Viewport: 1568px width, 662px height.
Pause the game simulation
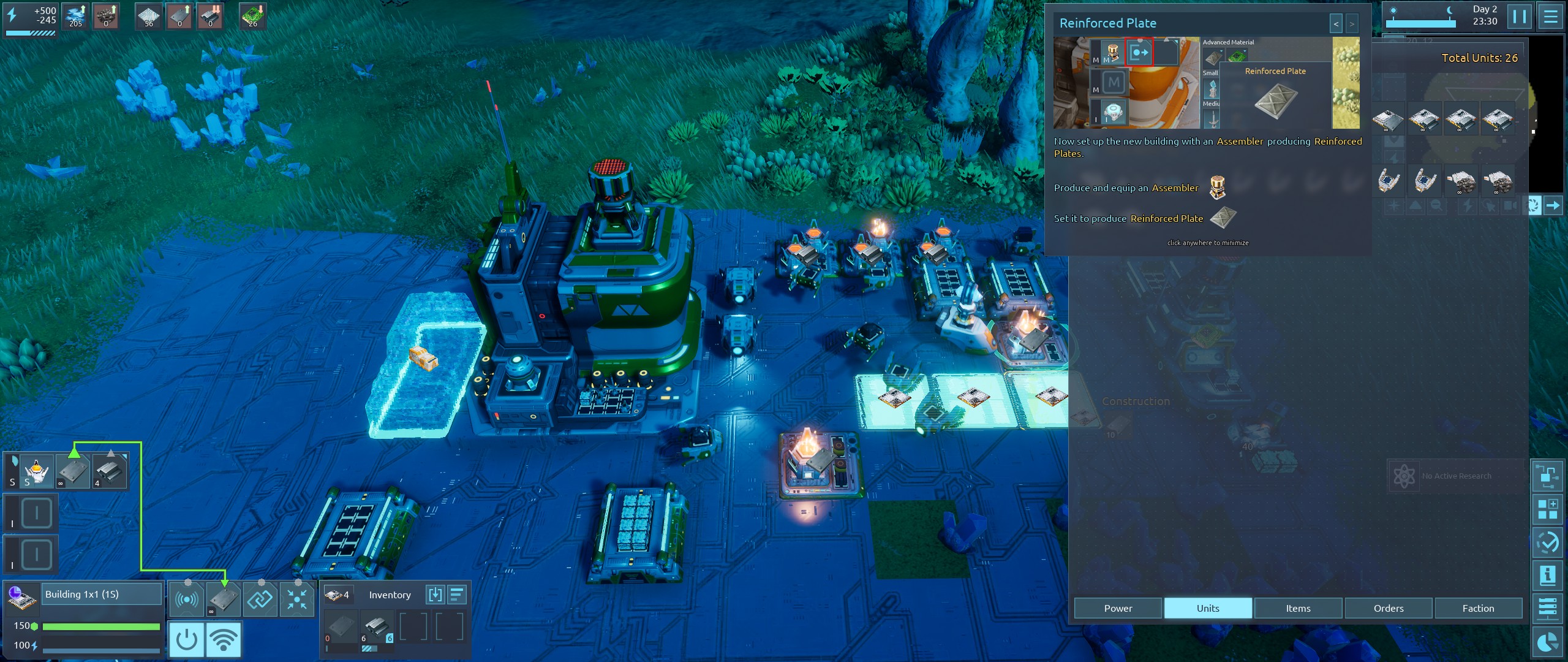1520,16
